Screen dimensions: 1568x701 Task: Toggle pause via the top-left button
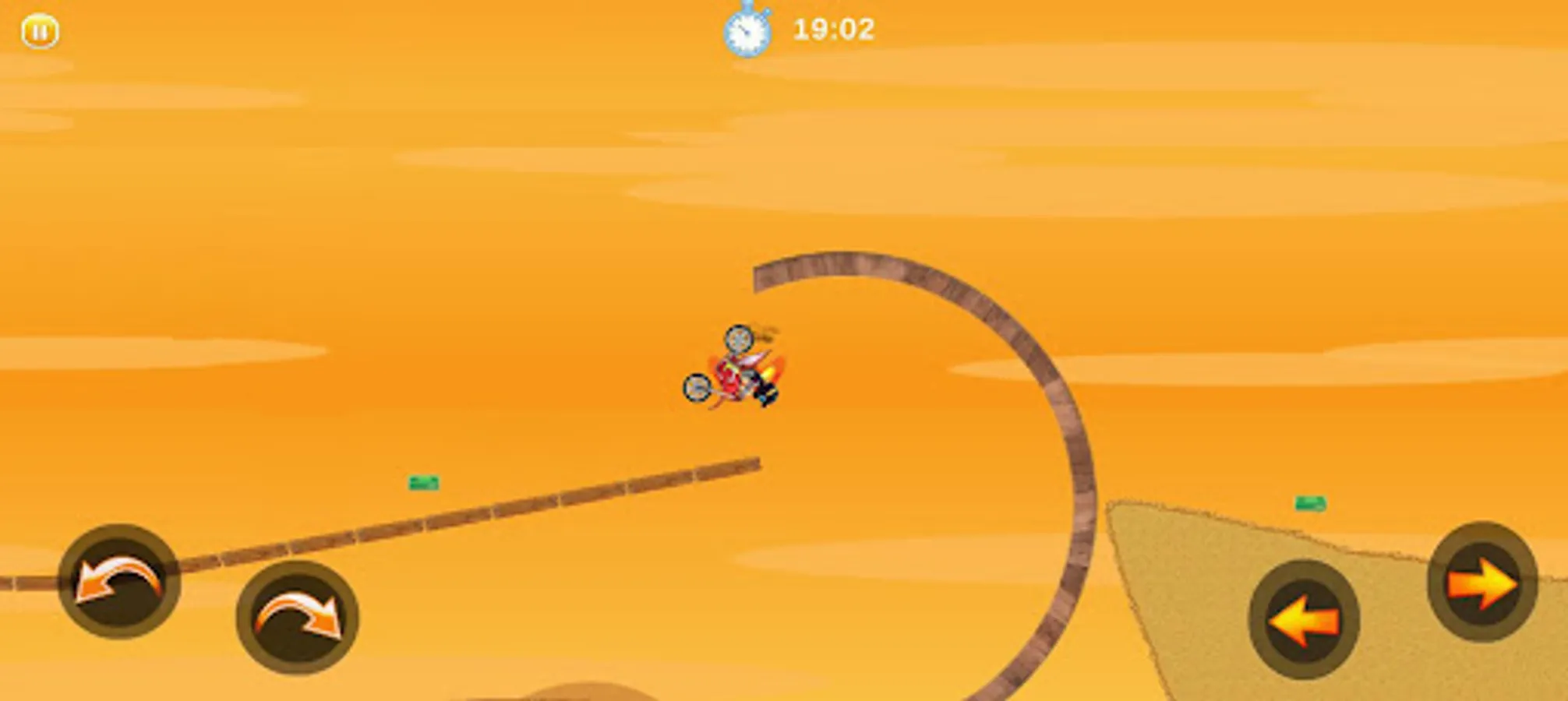41,31
